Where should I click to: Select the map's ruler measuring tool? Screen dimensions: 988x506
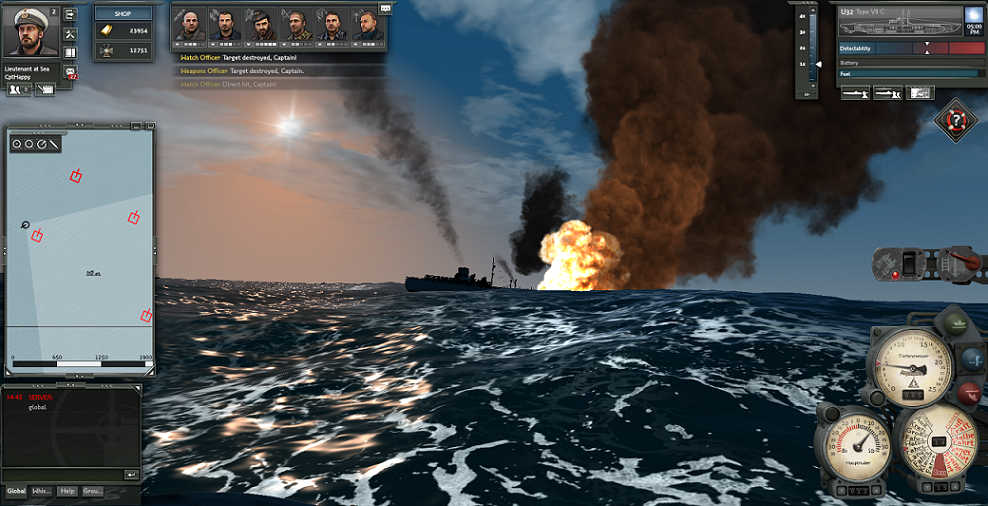54,144
